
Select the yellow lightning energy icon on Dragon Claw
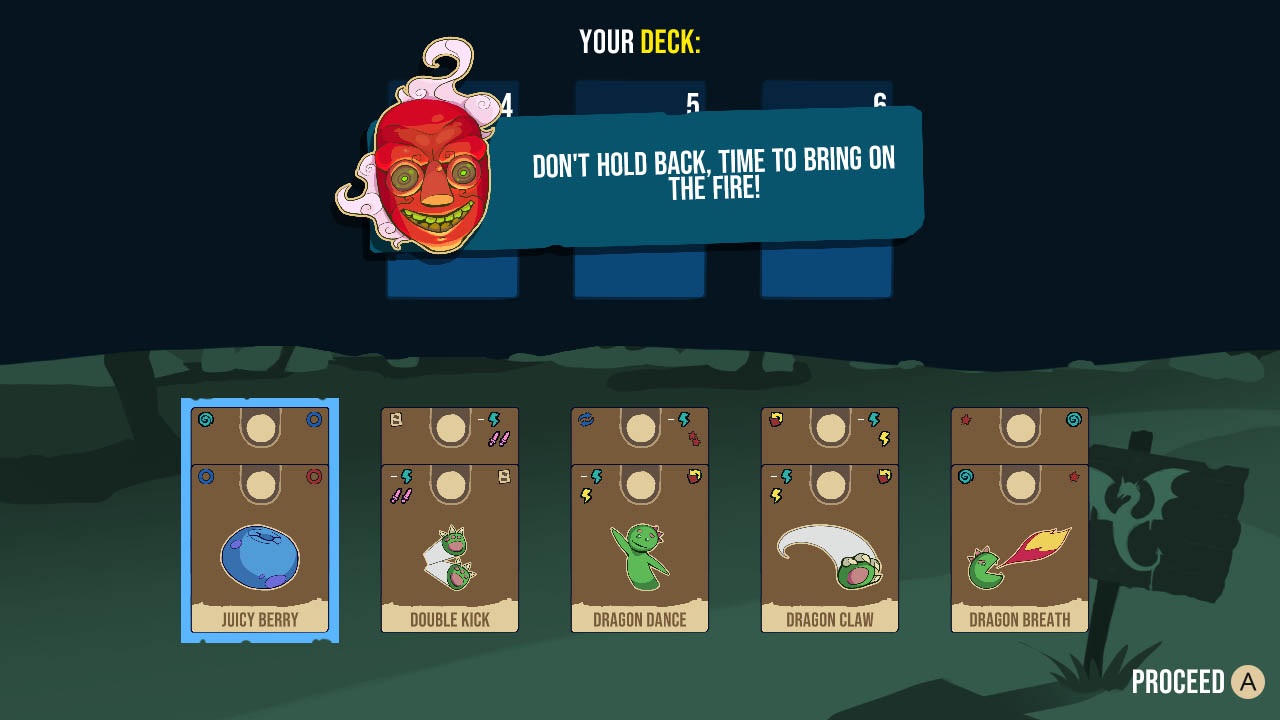click(883, 440)
